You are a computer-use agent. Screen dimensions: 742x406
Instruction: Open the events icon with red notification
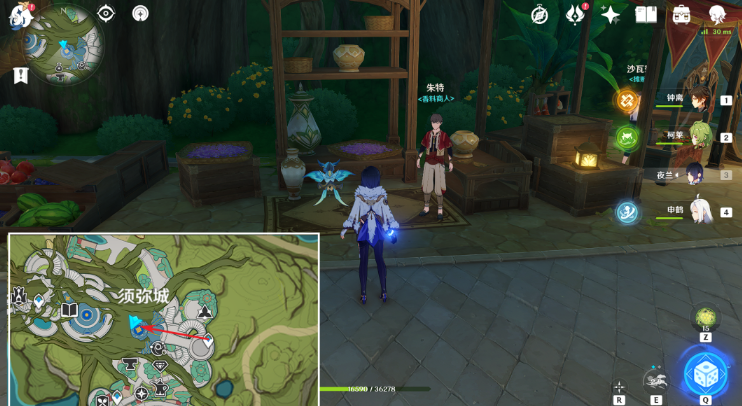575,14
